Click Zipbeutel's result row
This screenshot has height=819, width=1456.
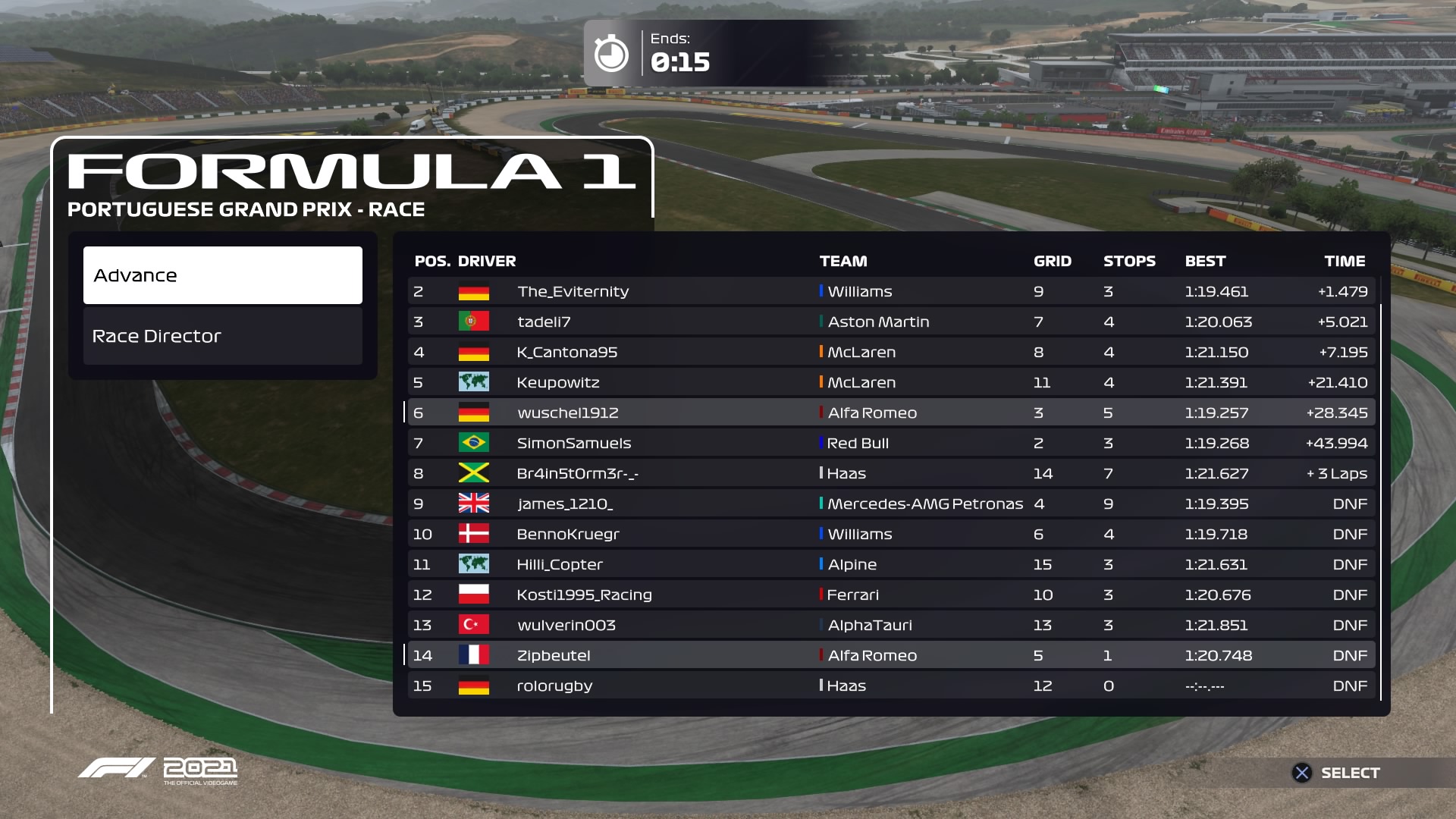(891, 655)
